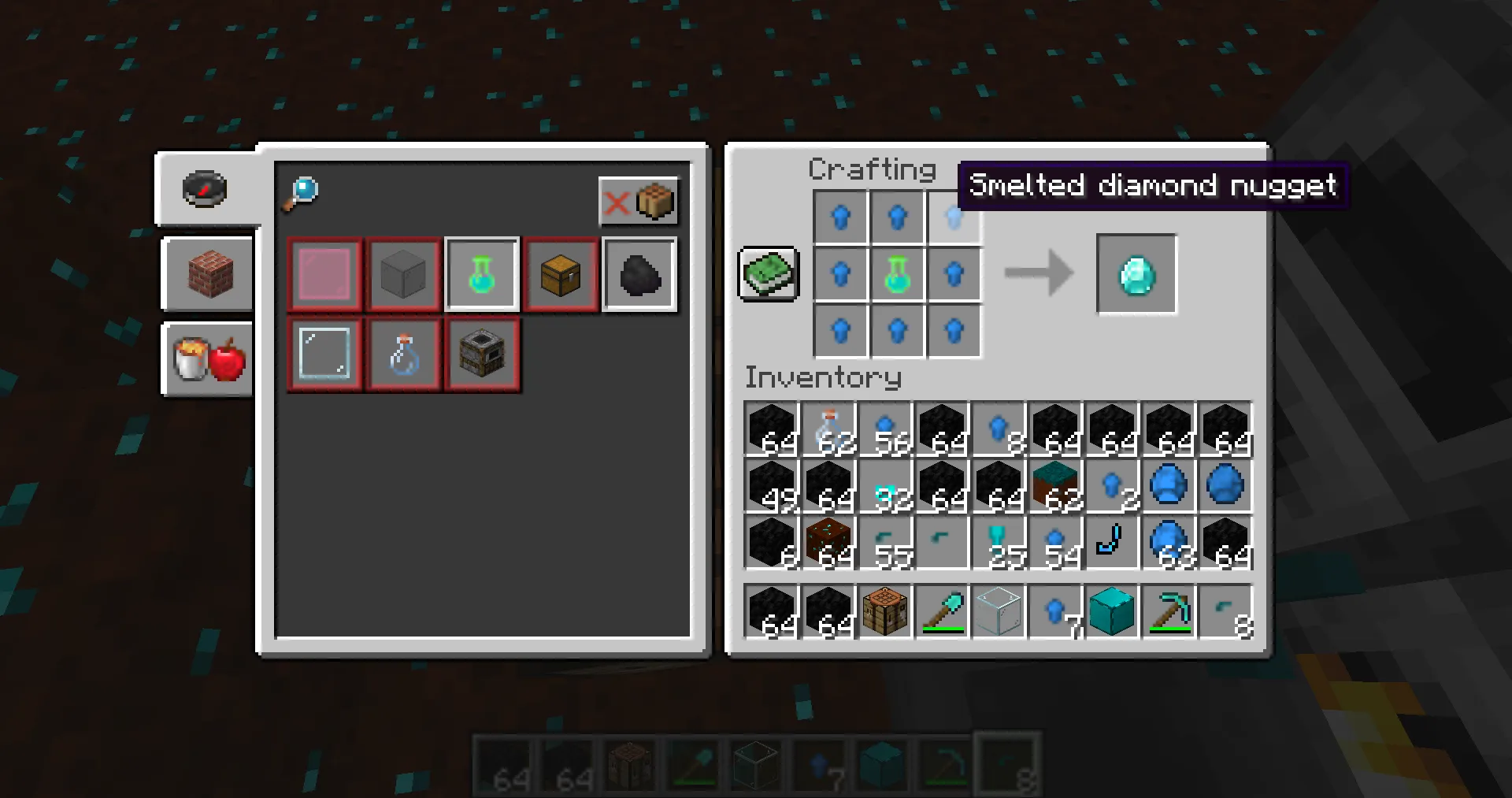Take the diamond from the result slot

click(1136, 273)
